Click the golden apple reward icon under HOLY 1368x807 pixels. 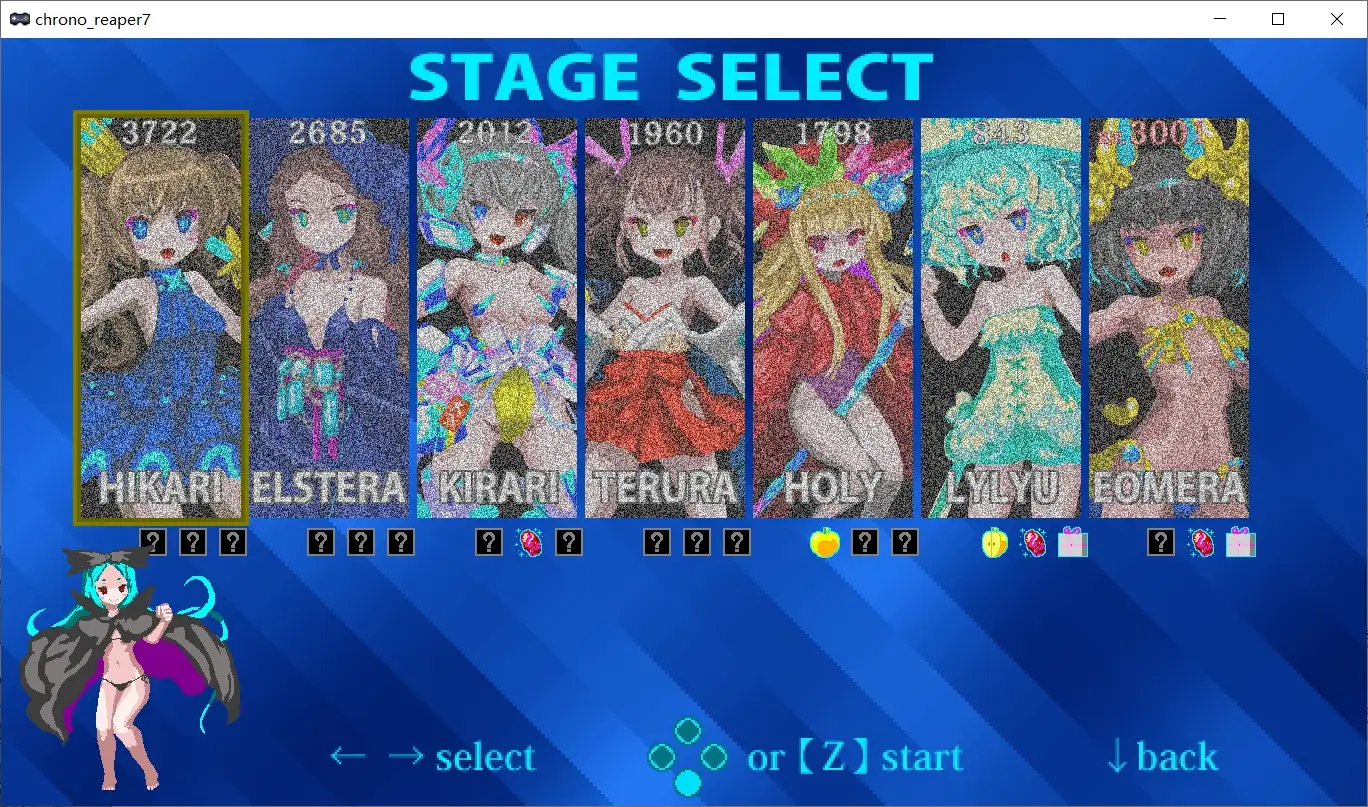coord(823,541)
